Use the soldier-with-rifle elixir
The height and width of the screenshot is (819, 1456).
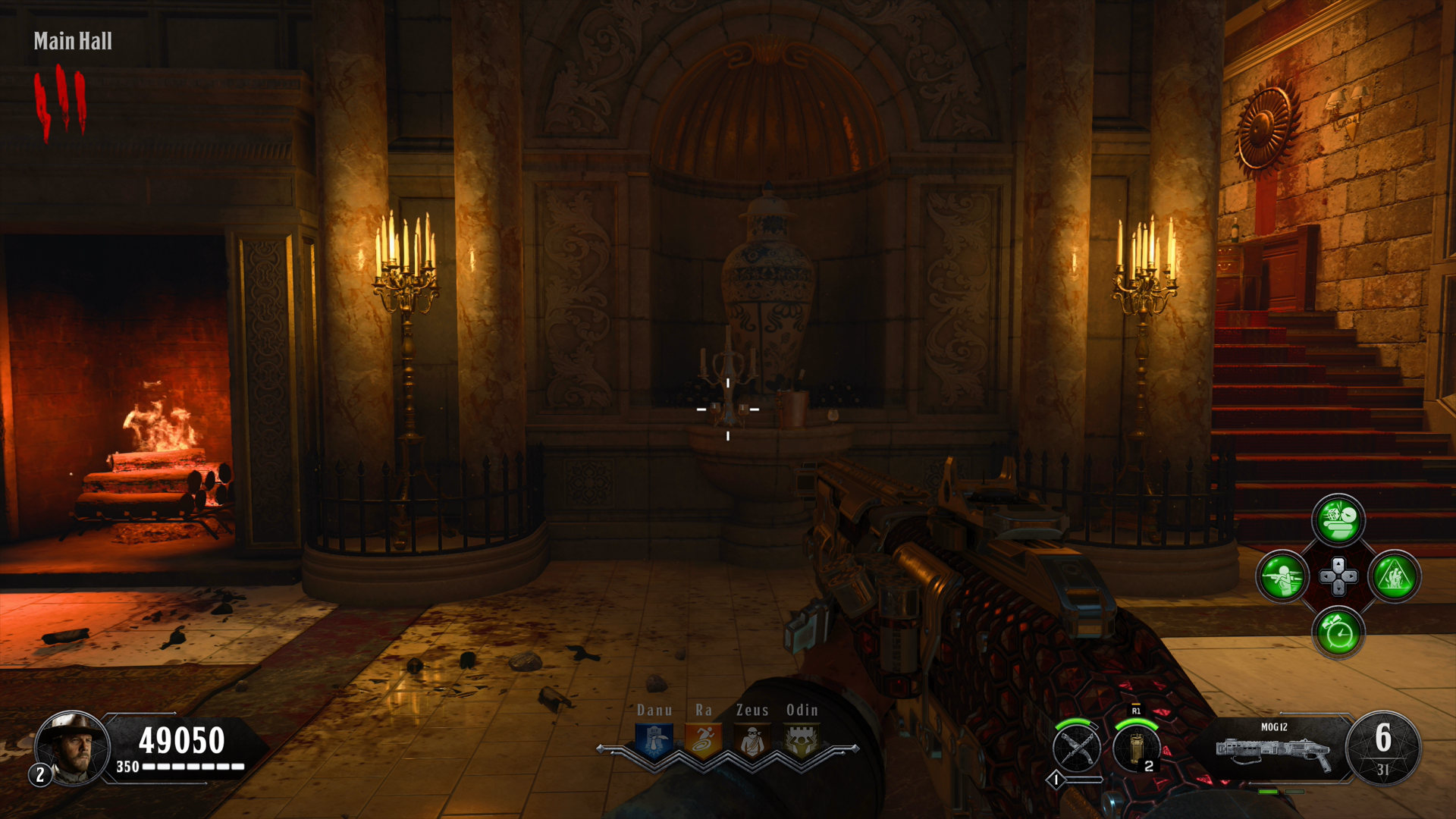(x=1282, y=576)
